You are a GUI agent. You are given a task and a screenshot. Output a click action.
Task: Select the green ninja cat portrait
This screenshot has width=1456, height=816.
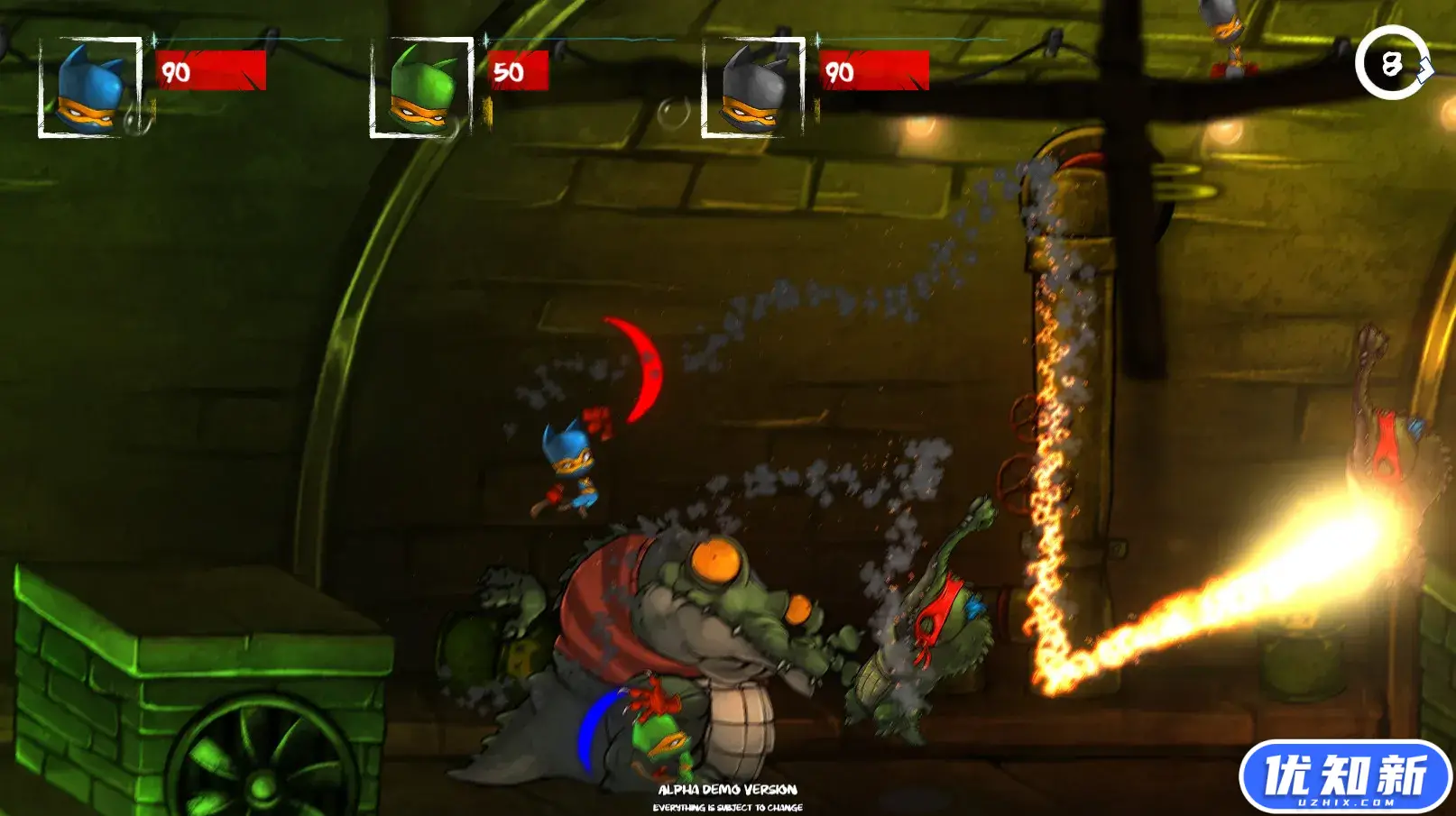click(x=421, y=88)
